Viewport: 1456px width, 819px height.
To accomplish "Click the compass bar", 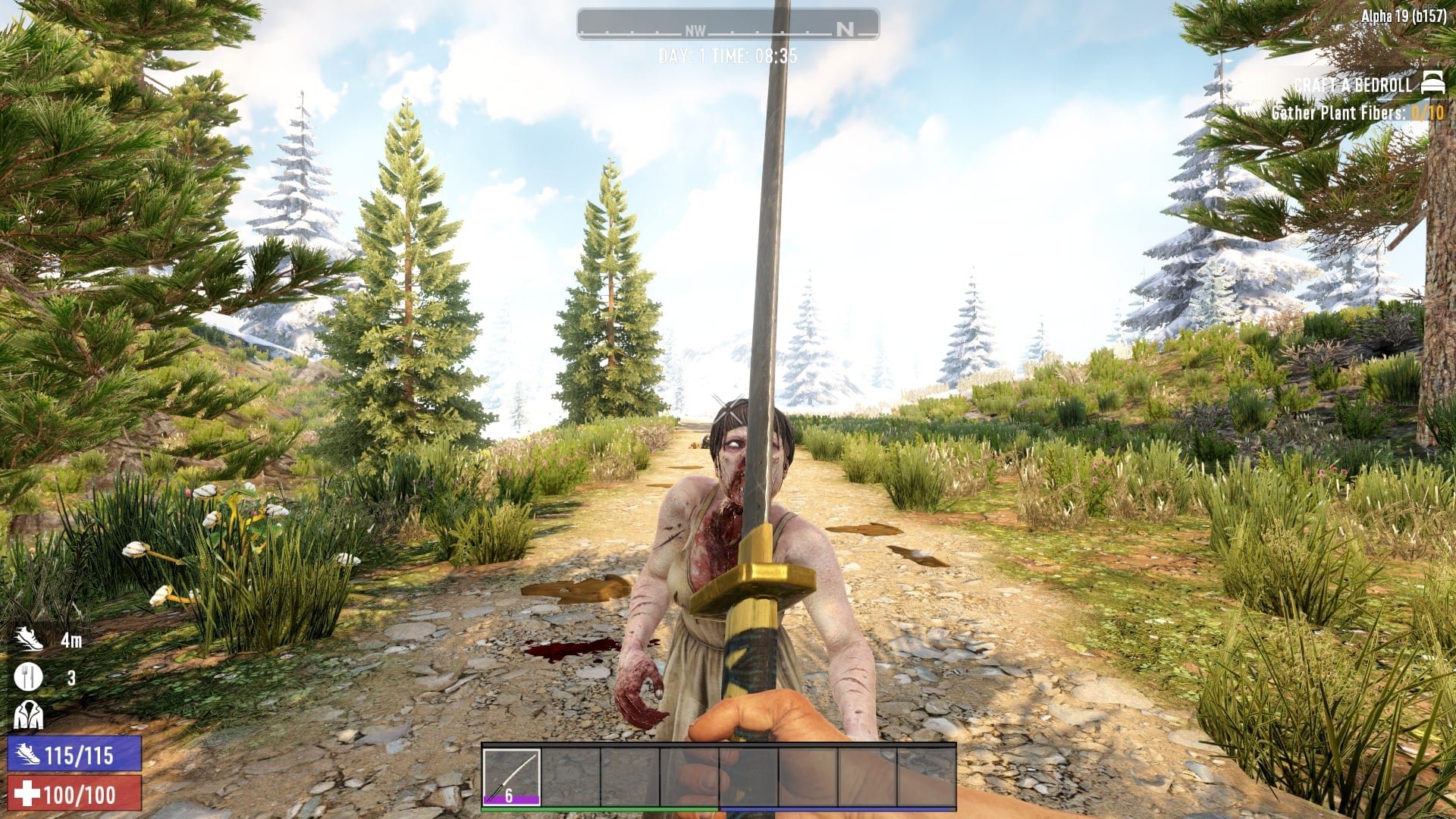I will [727, 25].
